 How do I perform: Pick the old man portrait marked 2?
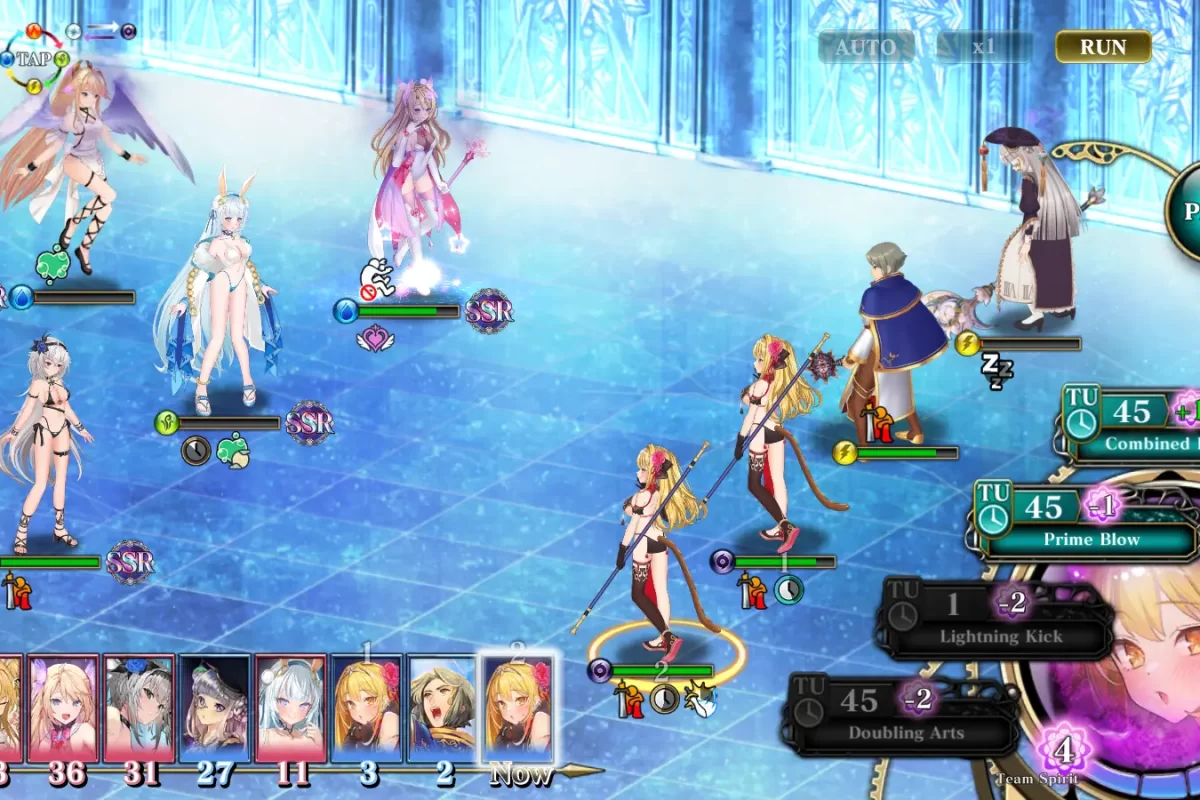(x=441, y=708)
